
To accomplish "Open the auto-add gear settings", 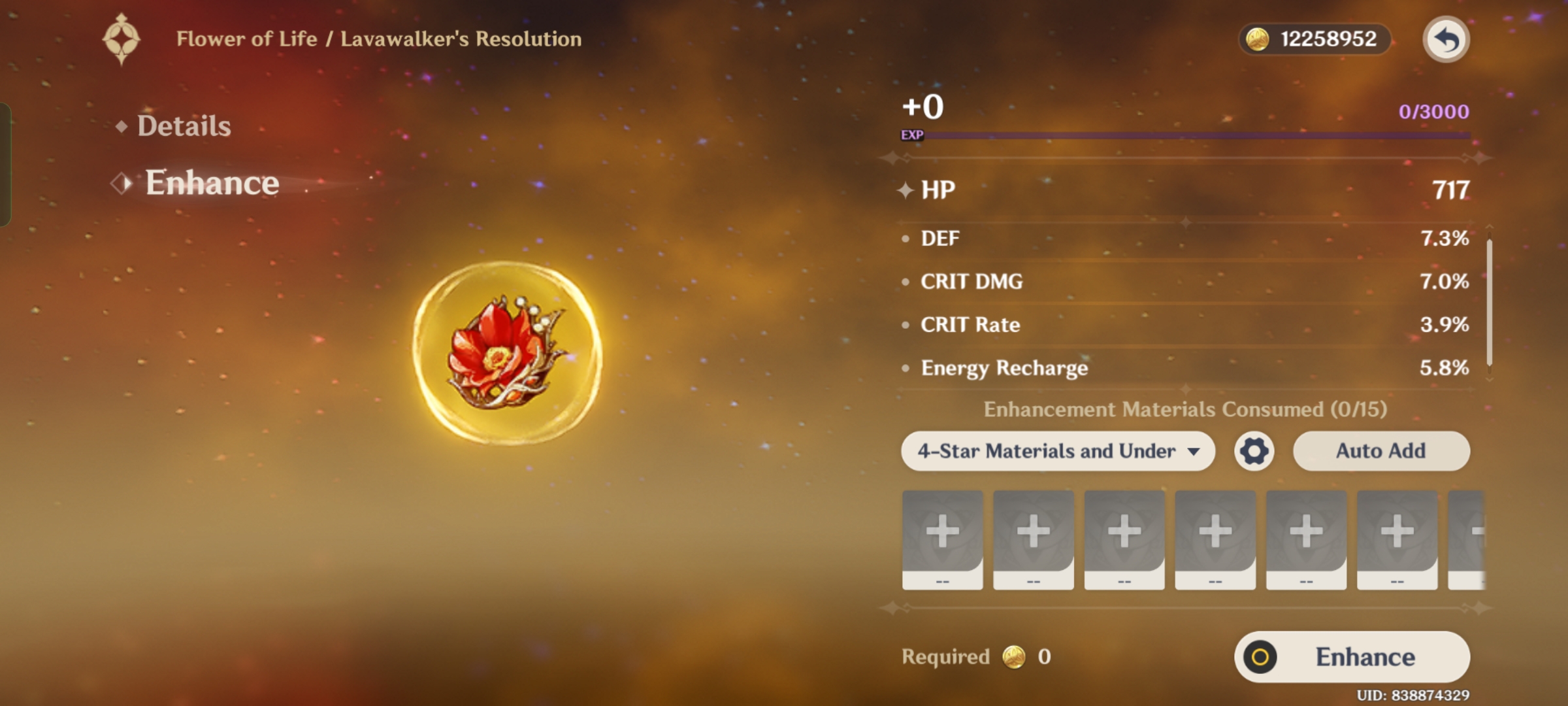I will 1254,451.
